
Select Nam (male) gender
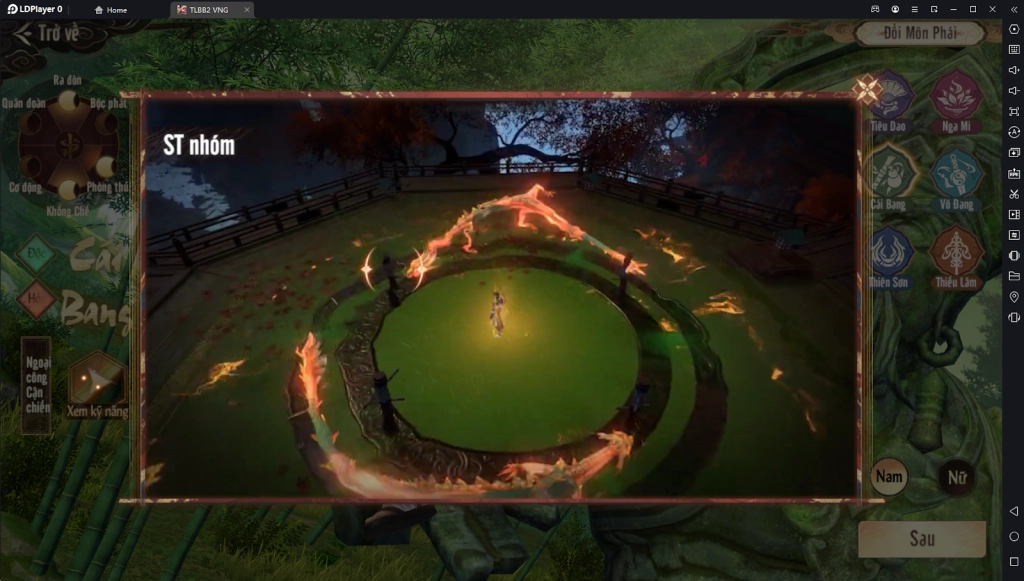[x=889, y=477]
